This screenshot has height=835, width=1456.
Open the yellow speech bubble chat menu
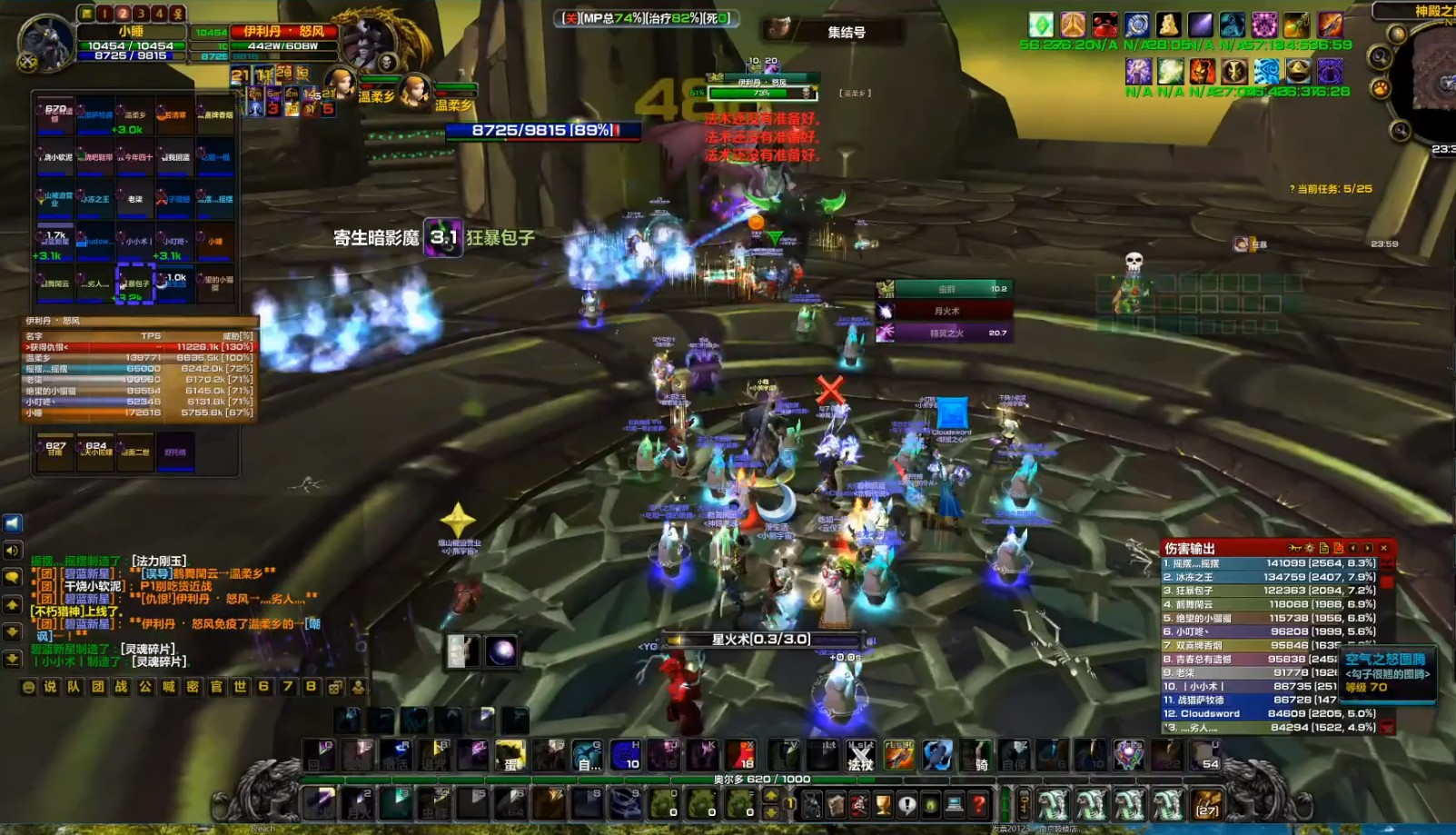click(13, 577)
